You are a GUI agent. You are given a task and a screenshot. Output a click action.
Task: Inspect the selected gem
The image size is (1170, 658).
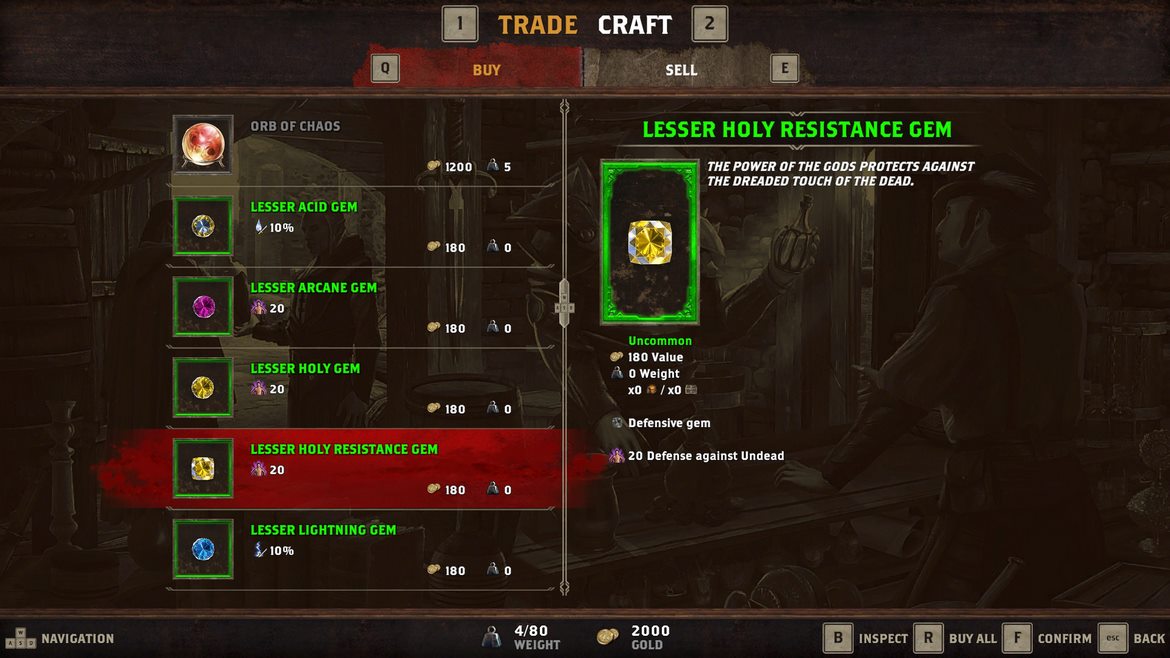point(866,638)
